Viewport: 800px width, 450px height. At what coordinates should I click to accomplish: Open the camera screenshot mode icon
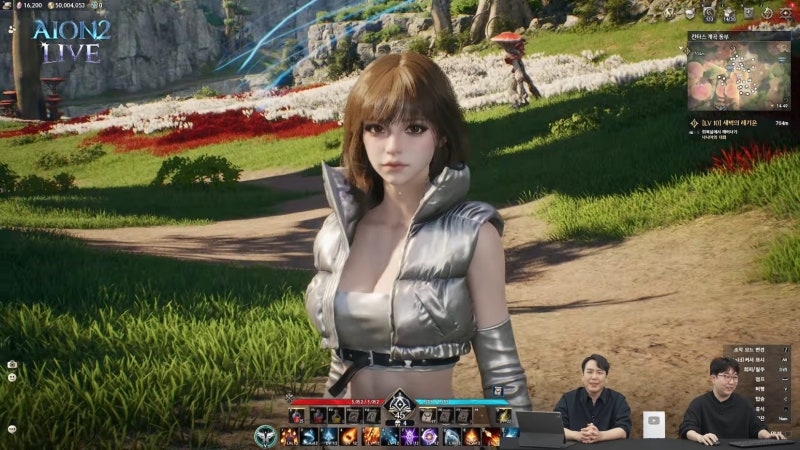click(11, 365)
